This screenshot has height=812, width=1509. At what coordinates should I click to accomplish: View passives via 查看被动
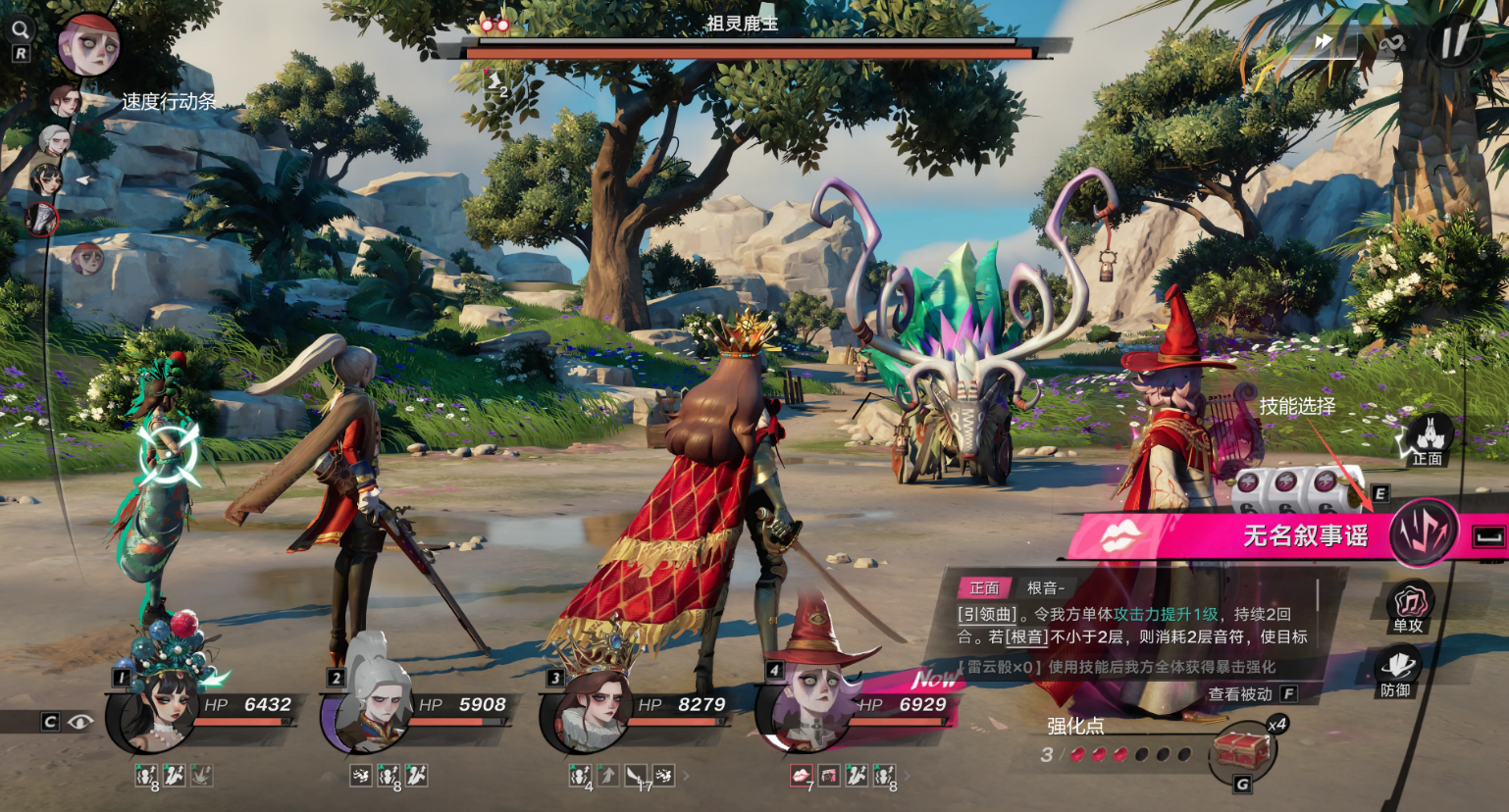[x=1240, y=694]
